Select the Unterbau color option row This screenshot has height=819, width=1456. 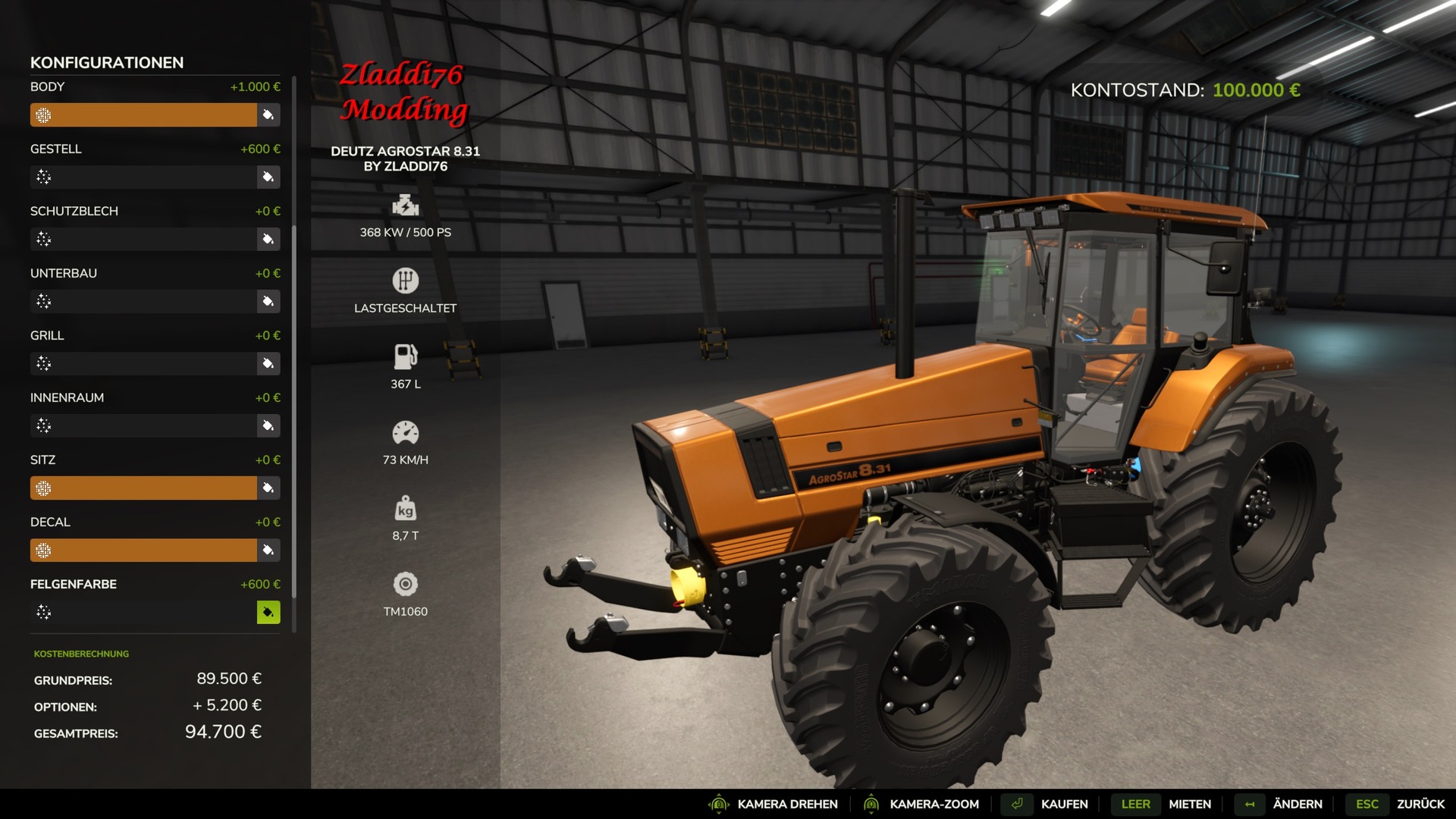pos(143,302)
